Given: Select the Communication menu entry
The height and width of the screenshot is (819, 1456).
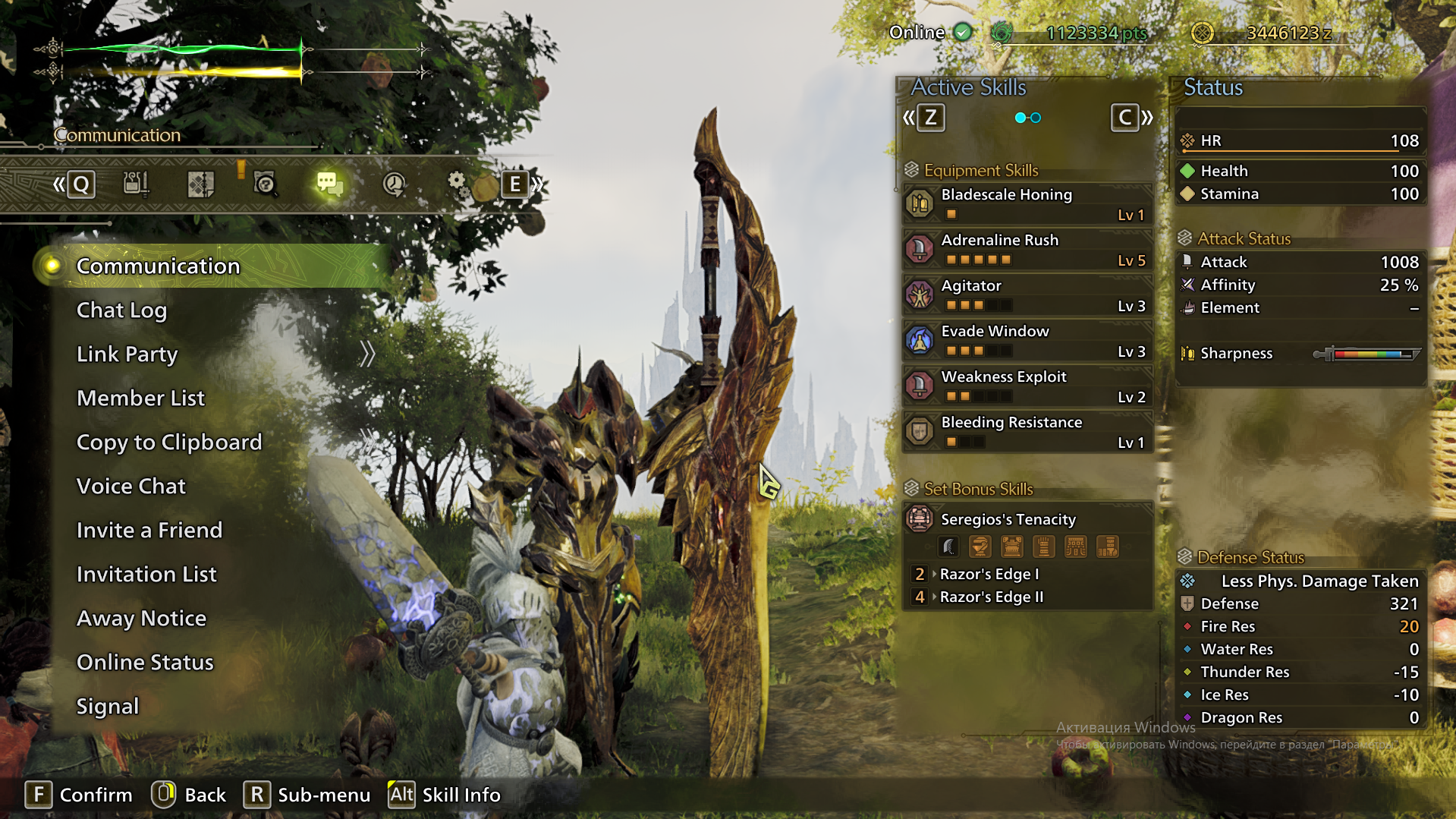Looking at the screenshot, I should [x=158, y=266].
